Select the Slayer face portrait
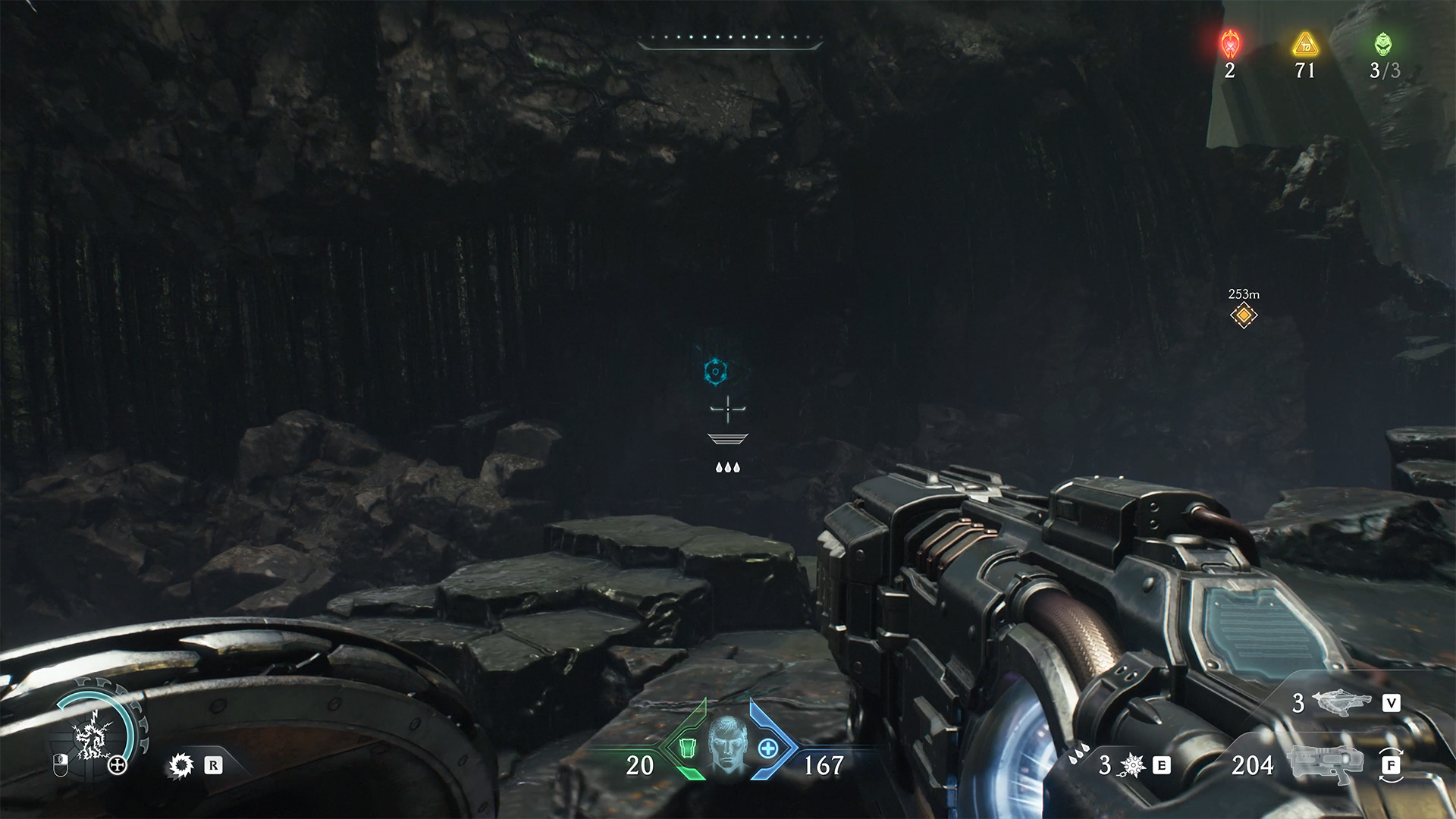The width and height of the screenshot is (1456, 819). pyautogui.click(x=727, y=745)
